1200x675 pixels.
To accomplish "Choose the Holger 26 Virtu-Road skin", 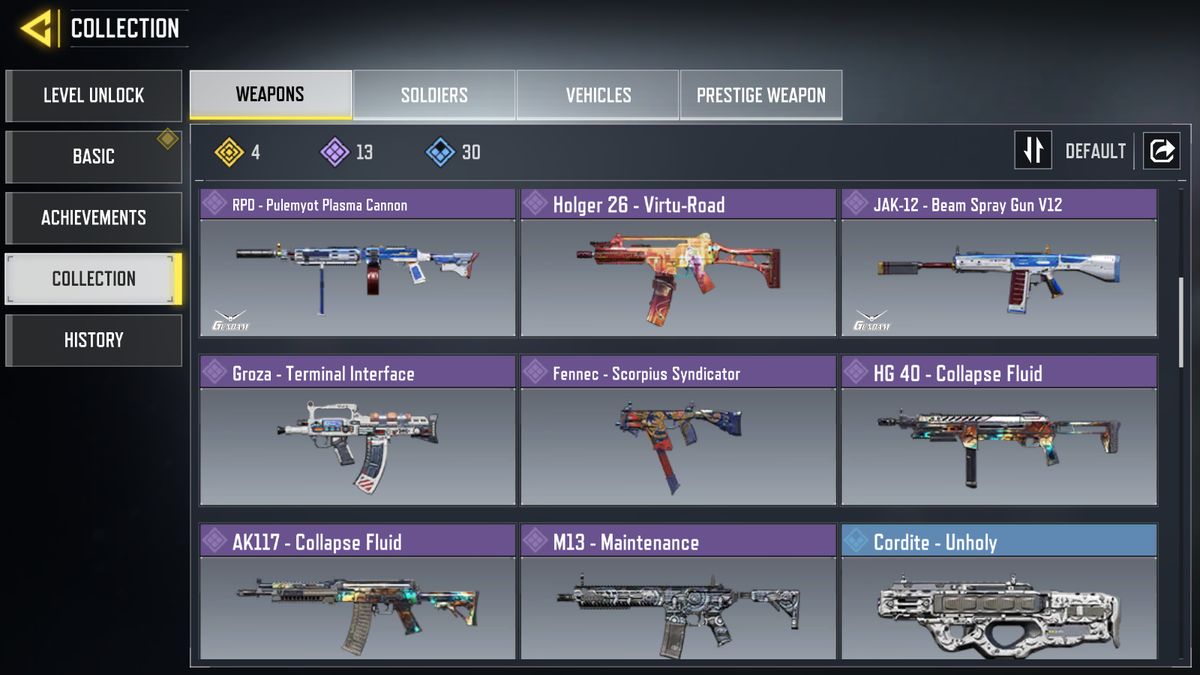I will coord(678,263).
